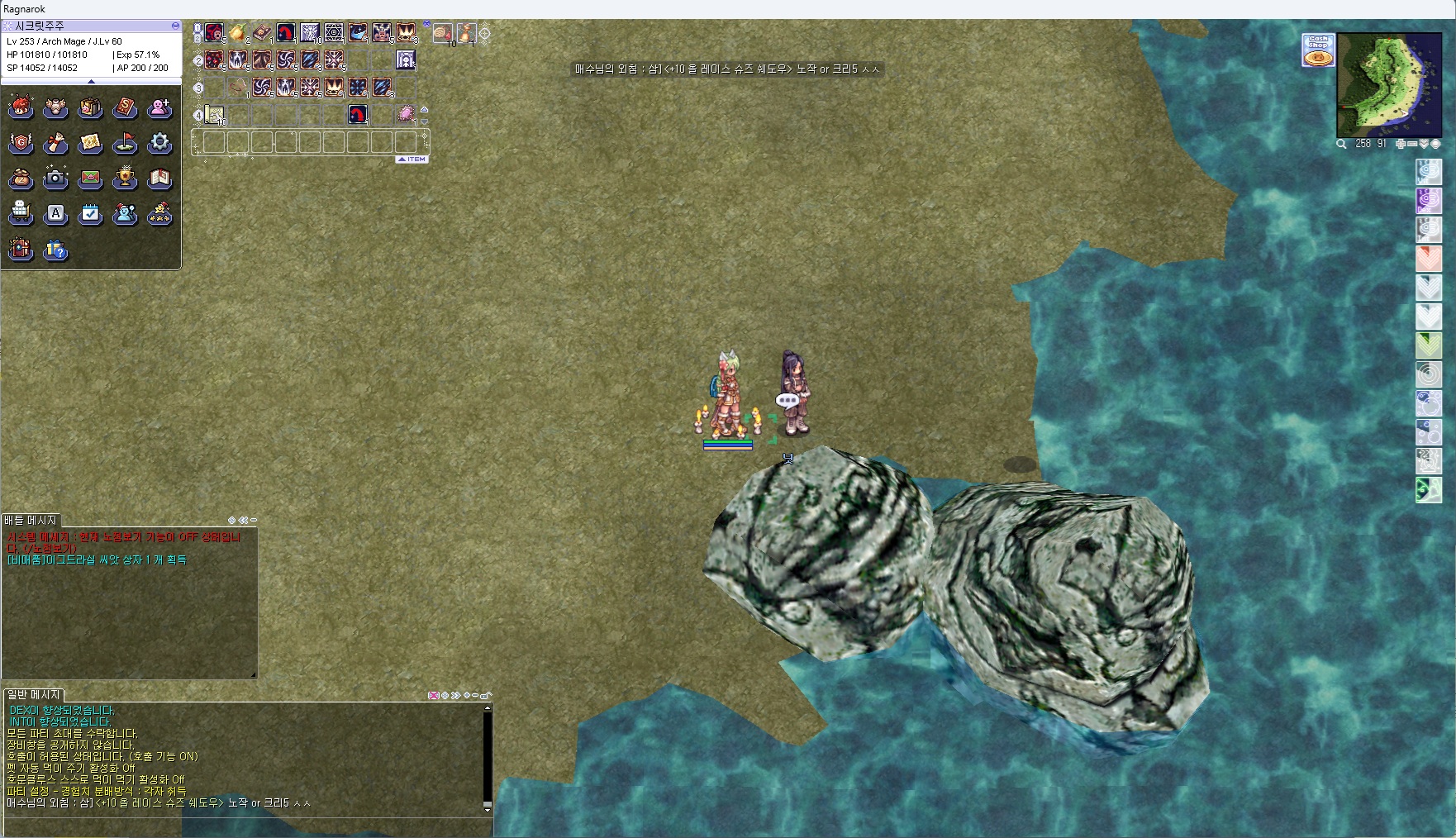Use the yellow fruit item in hotbar
The height and width of the screenshot is (838, 1456).
point(237,33)
